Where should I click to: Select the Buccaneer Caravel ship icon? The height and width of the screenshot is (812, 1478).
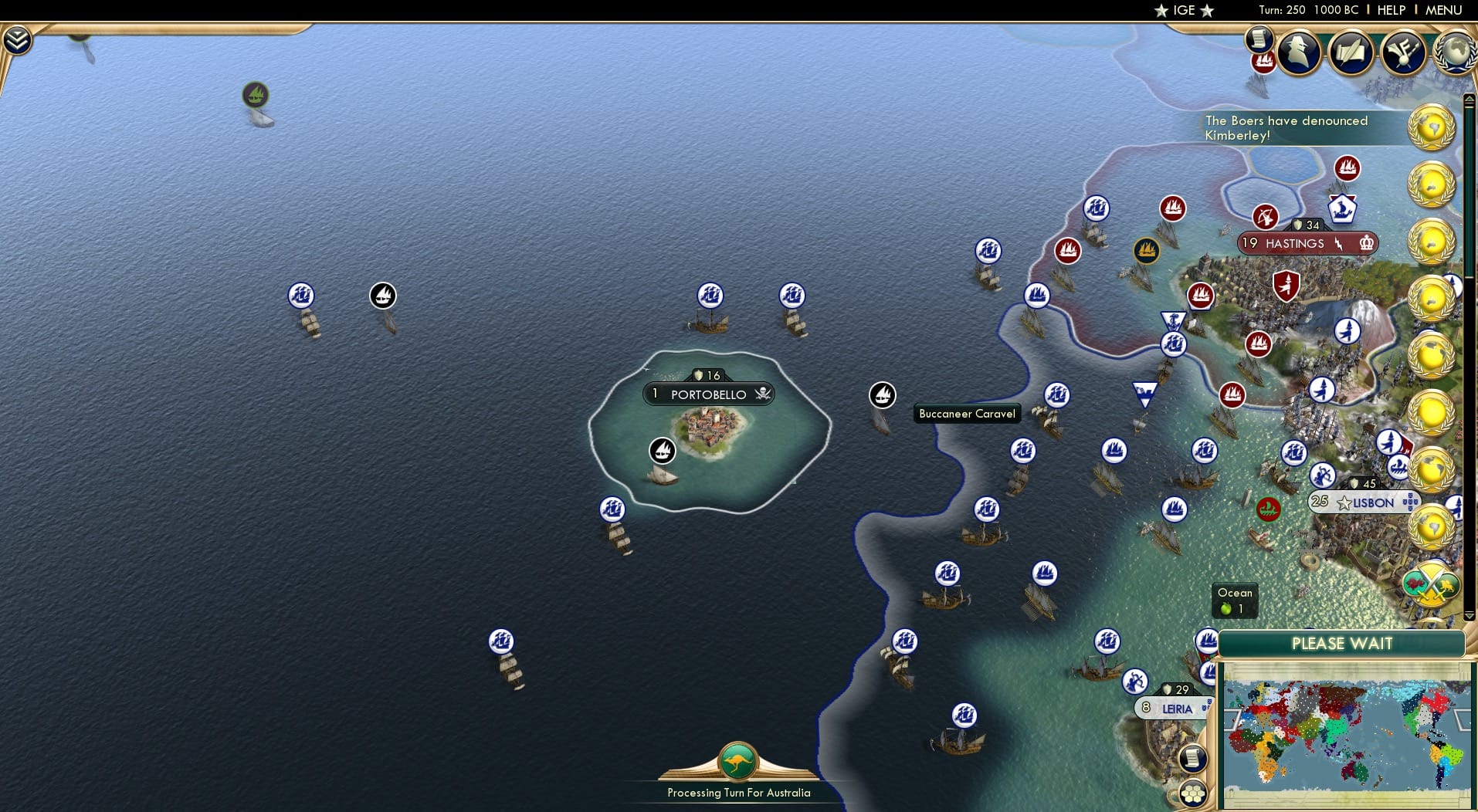coord(883,394)
